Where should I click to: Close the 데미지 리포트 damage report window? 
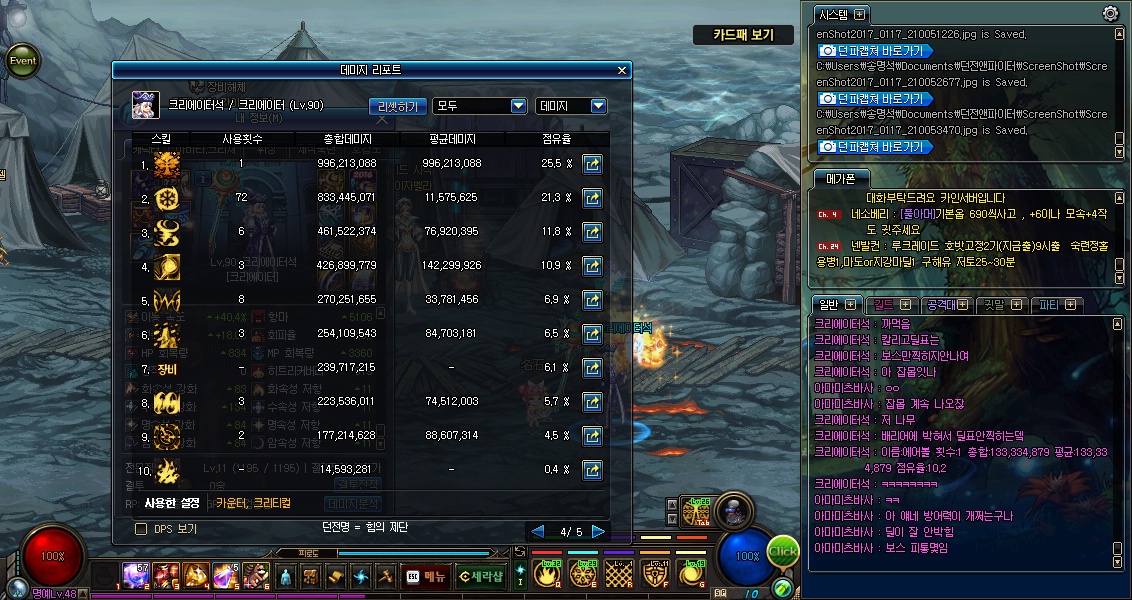[622, 70]
